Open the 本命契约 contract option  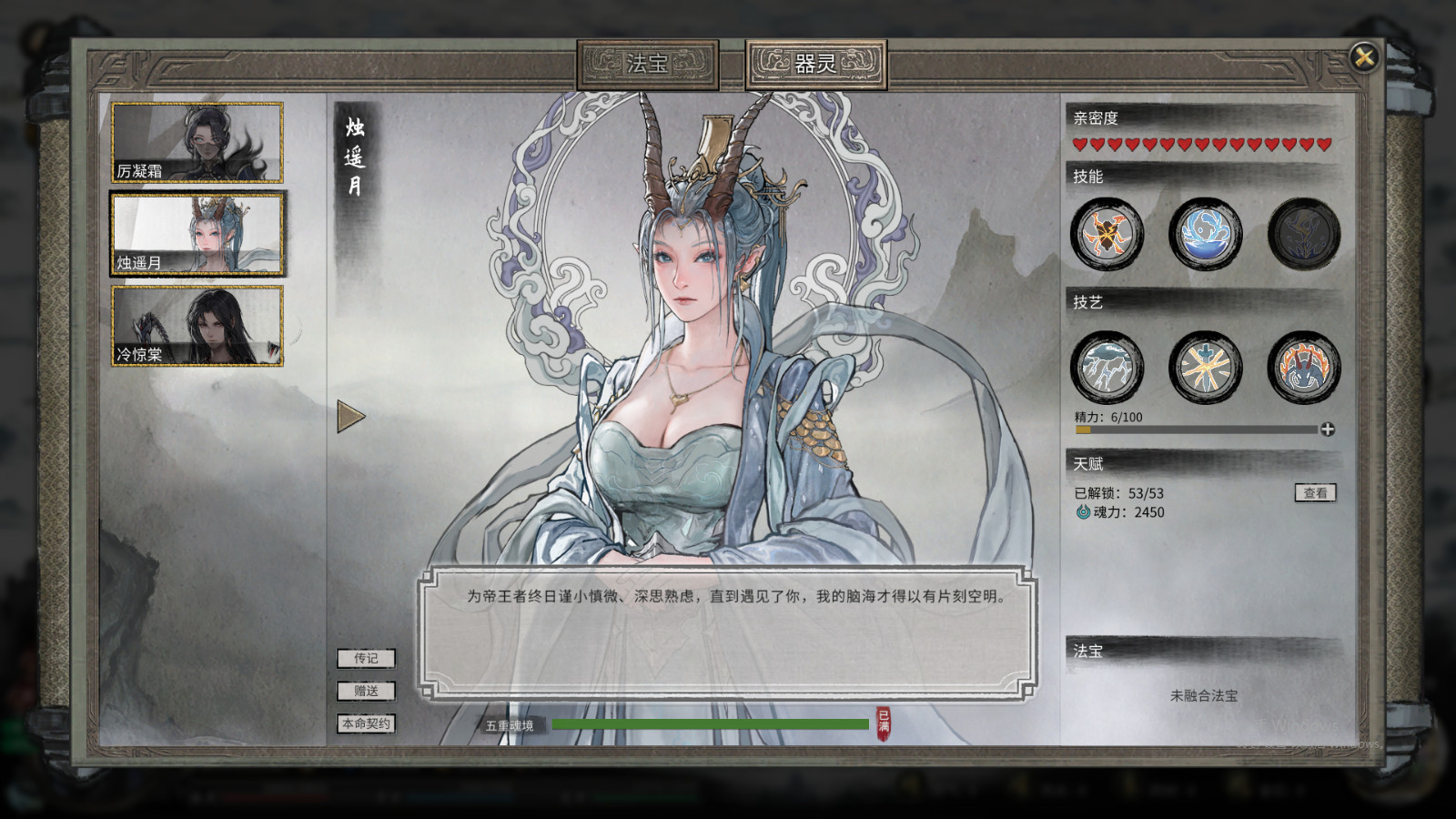point(365,723)
